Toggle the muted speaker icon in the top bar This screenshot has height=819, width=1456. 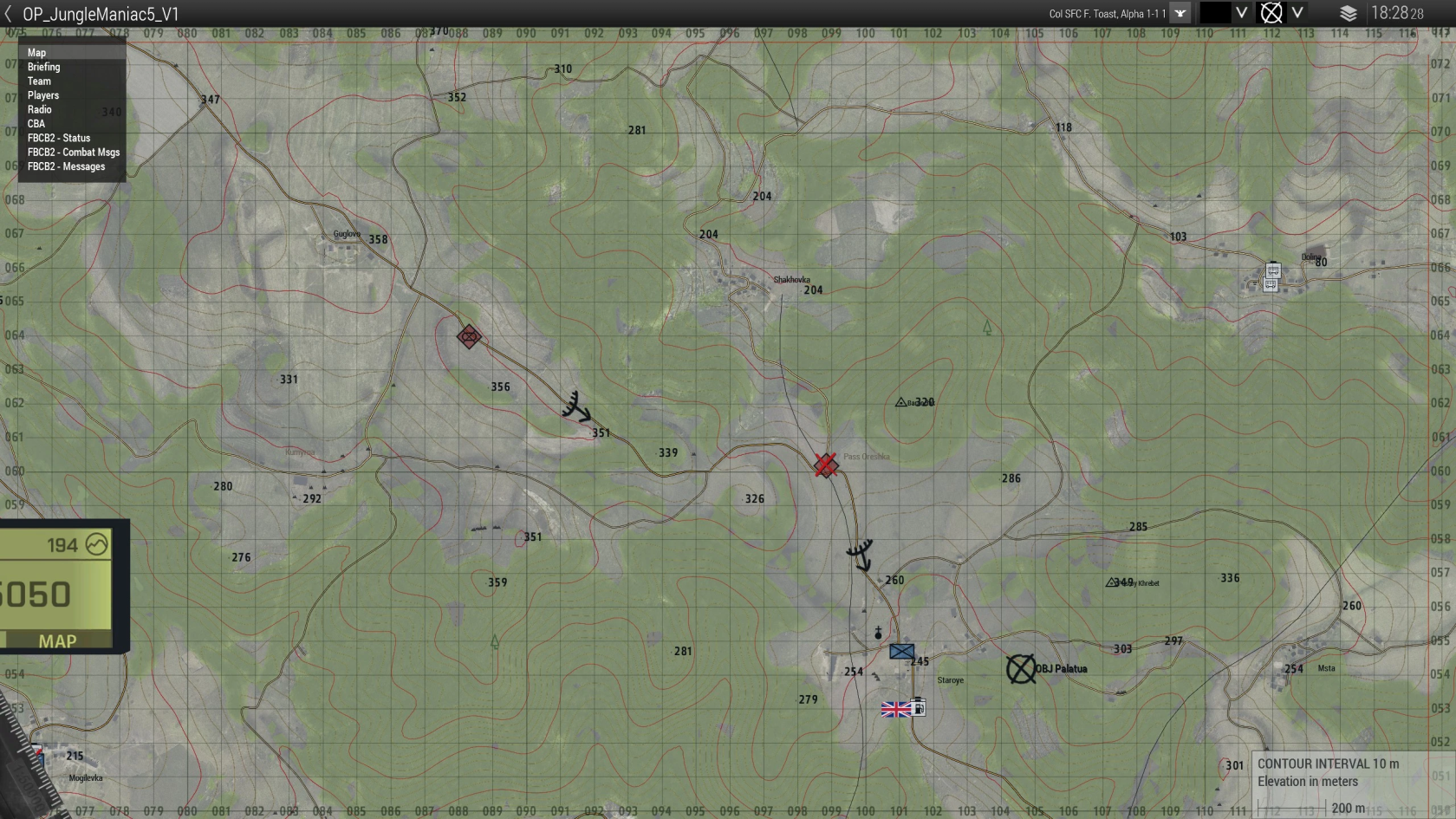(x=1271, y=13)
